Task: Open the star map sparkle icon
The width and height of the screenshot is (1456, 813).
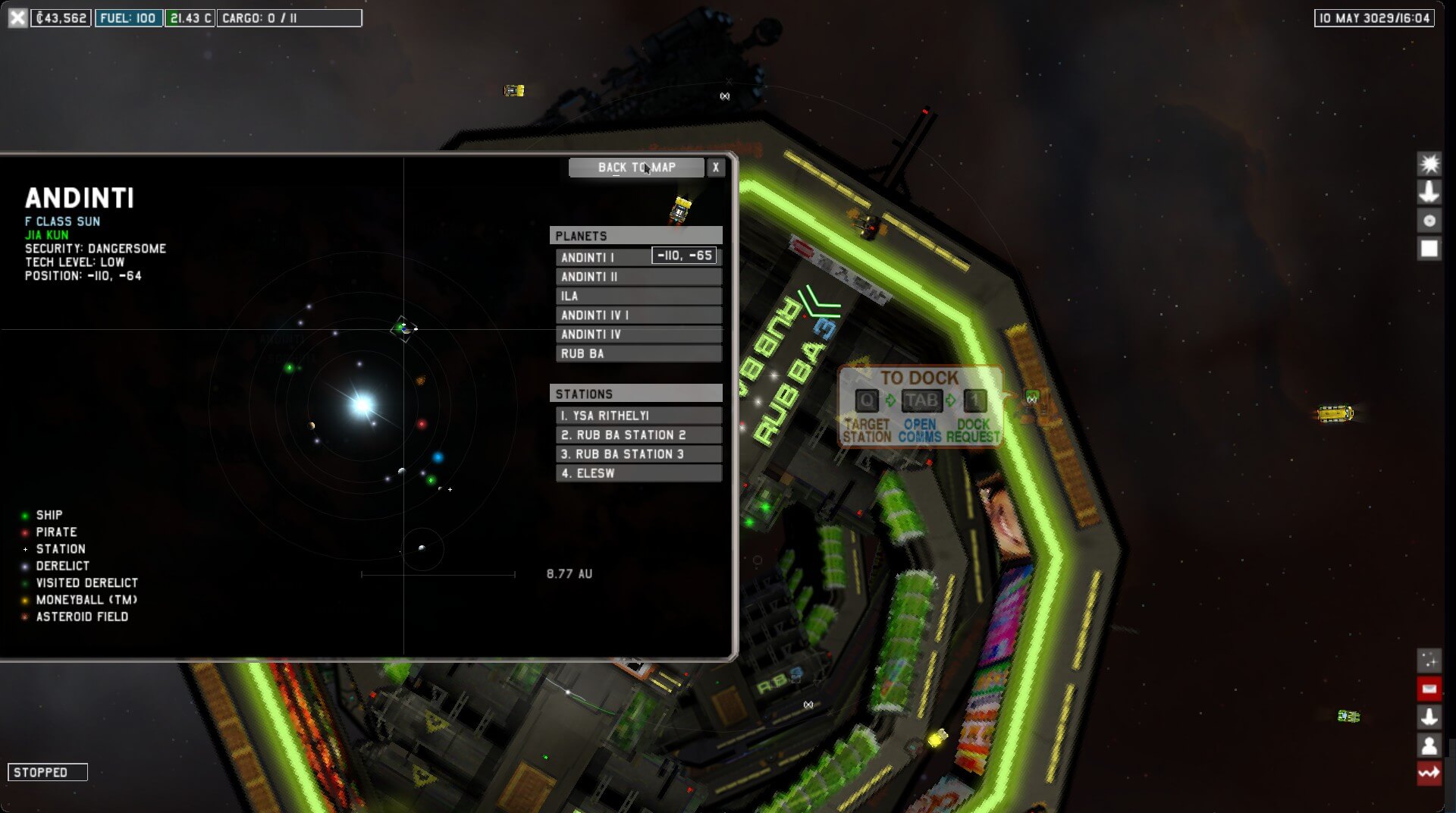Action: pyautogui.click(x=1429, y=661)
